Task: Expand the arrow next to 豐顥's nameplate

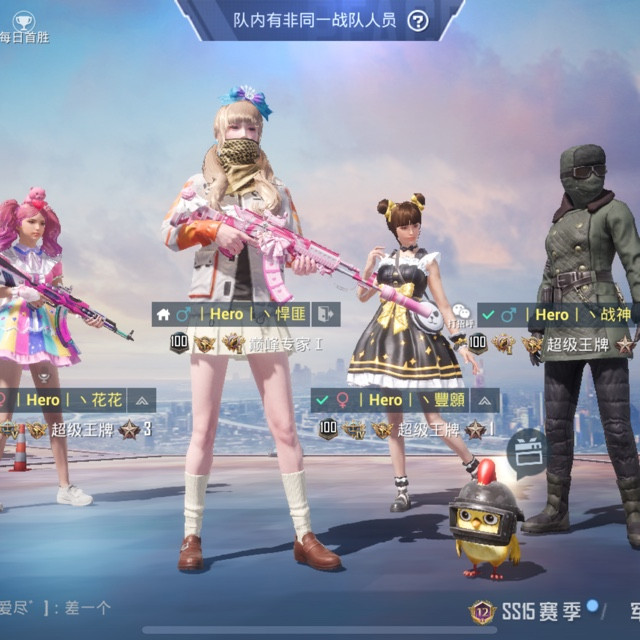Action: point(485,400)
